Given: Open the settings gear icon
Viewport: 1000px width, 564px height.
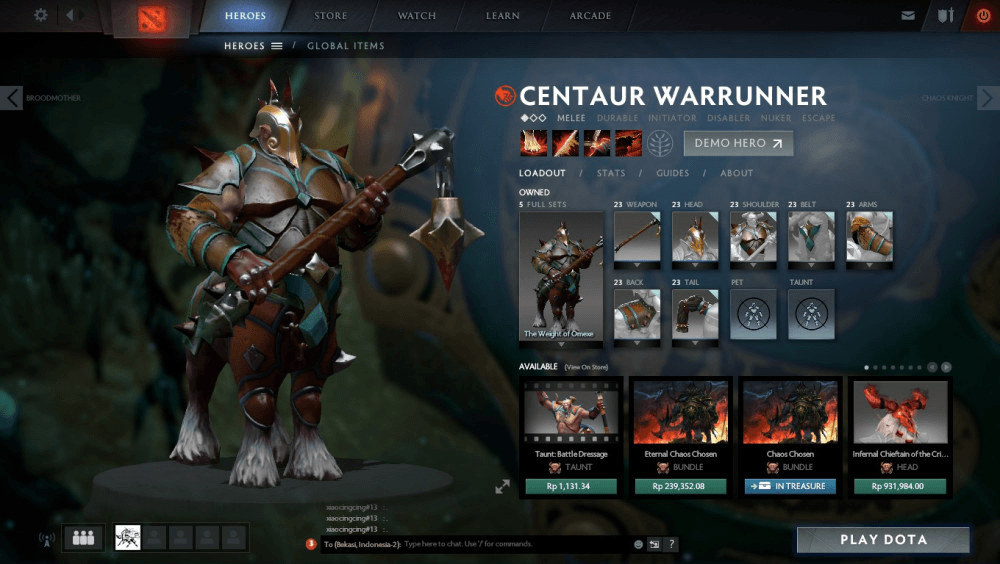Looking at the screenshot, I should click(x=41, y=16).
